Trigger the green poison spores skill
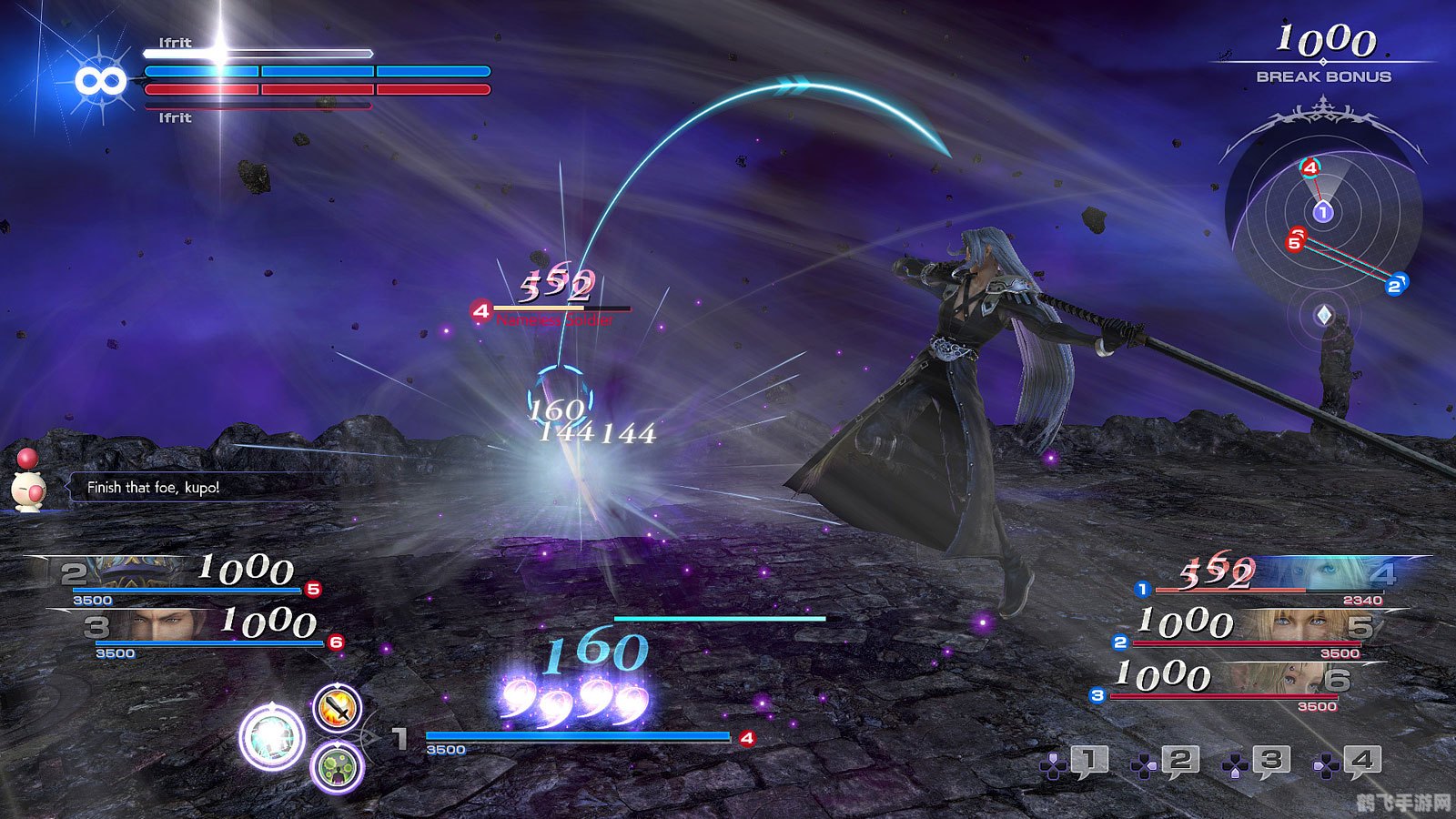The width and height of the screenshot is (1456, 819). coord(338,767)
